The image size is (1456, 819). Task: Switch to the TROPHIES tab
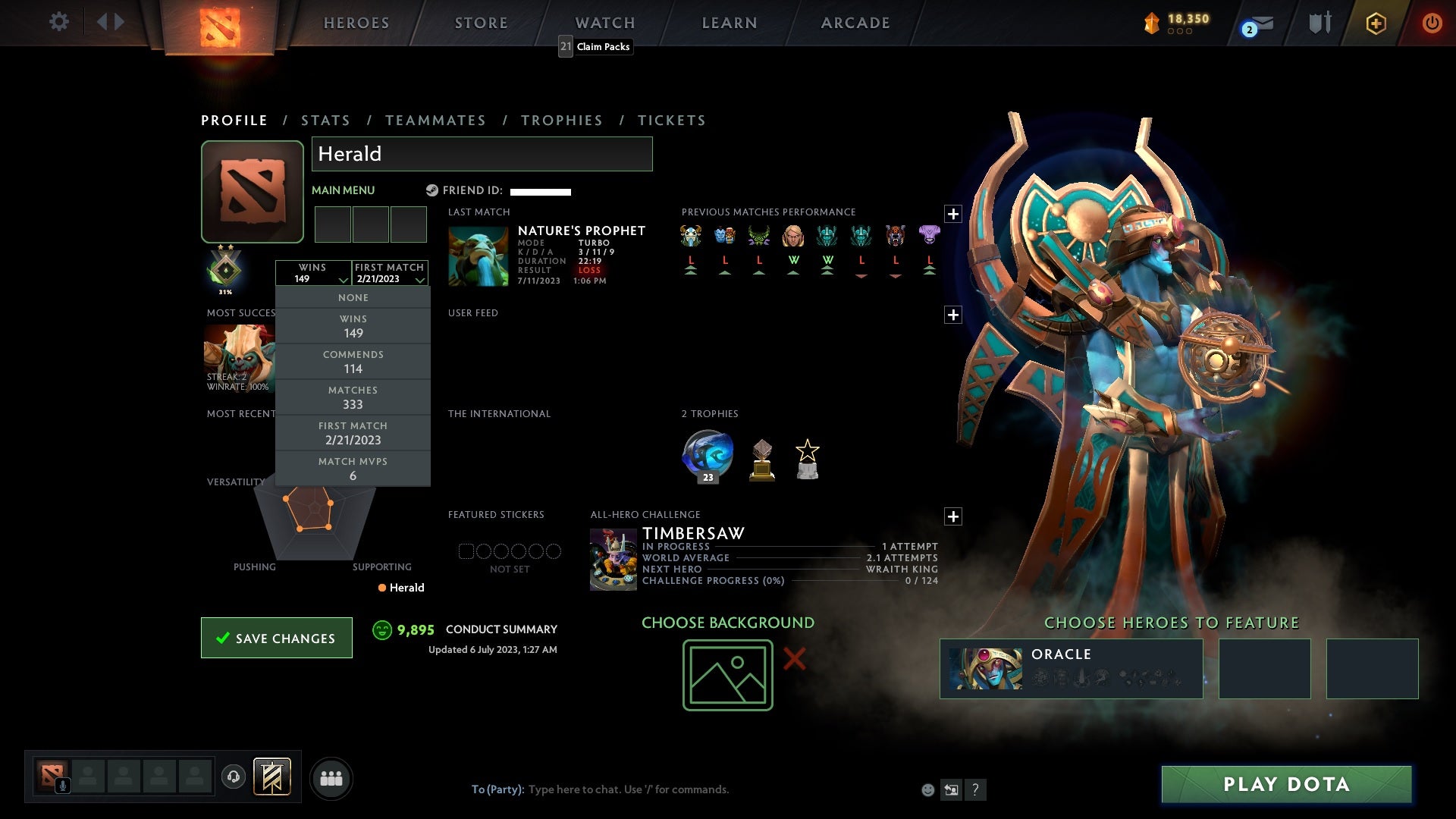click(561, 120)
